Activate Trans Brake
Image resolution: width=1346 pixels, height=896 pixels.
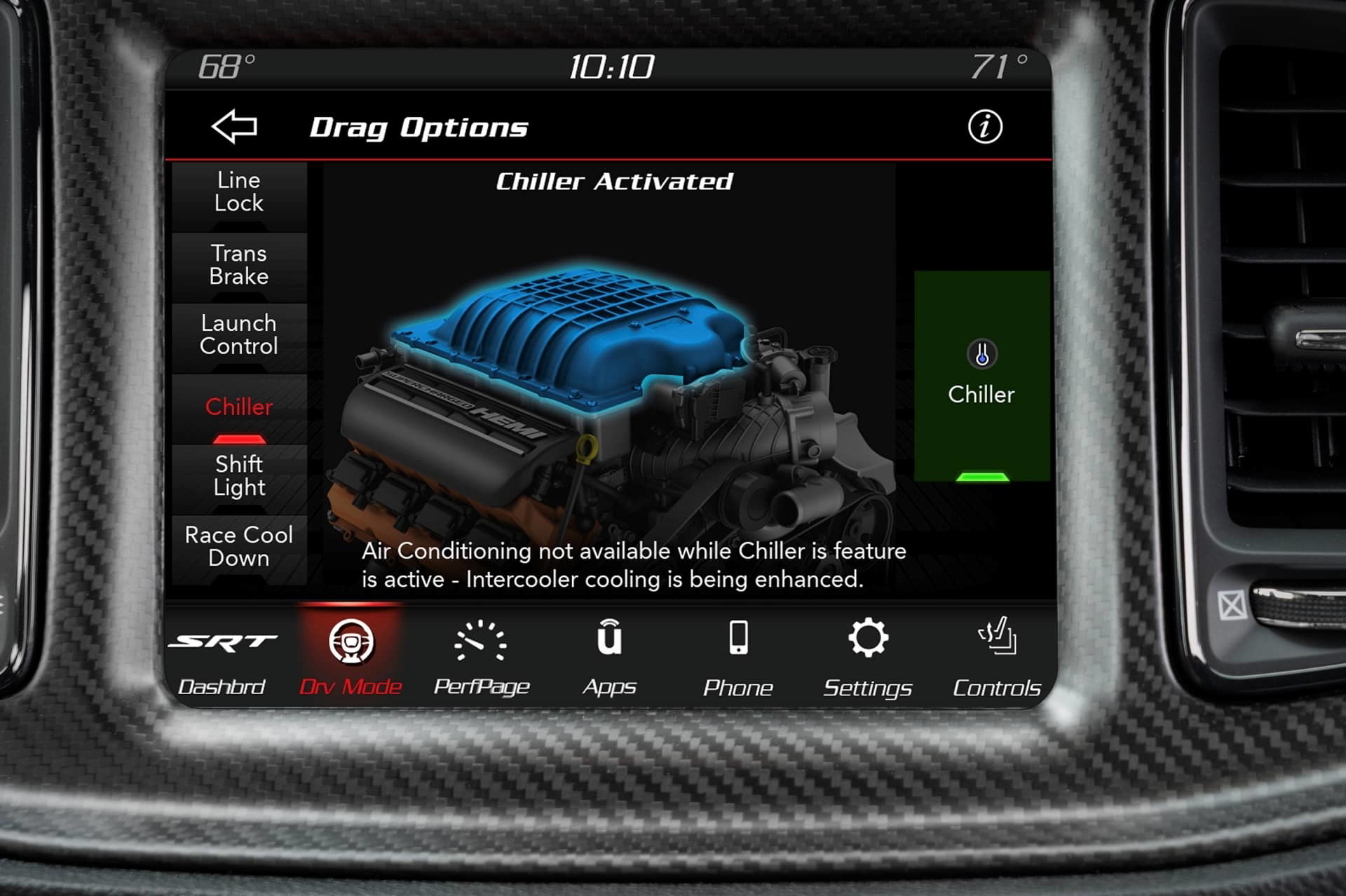click(x=239, y=265)
